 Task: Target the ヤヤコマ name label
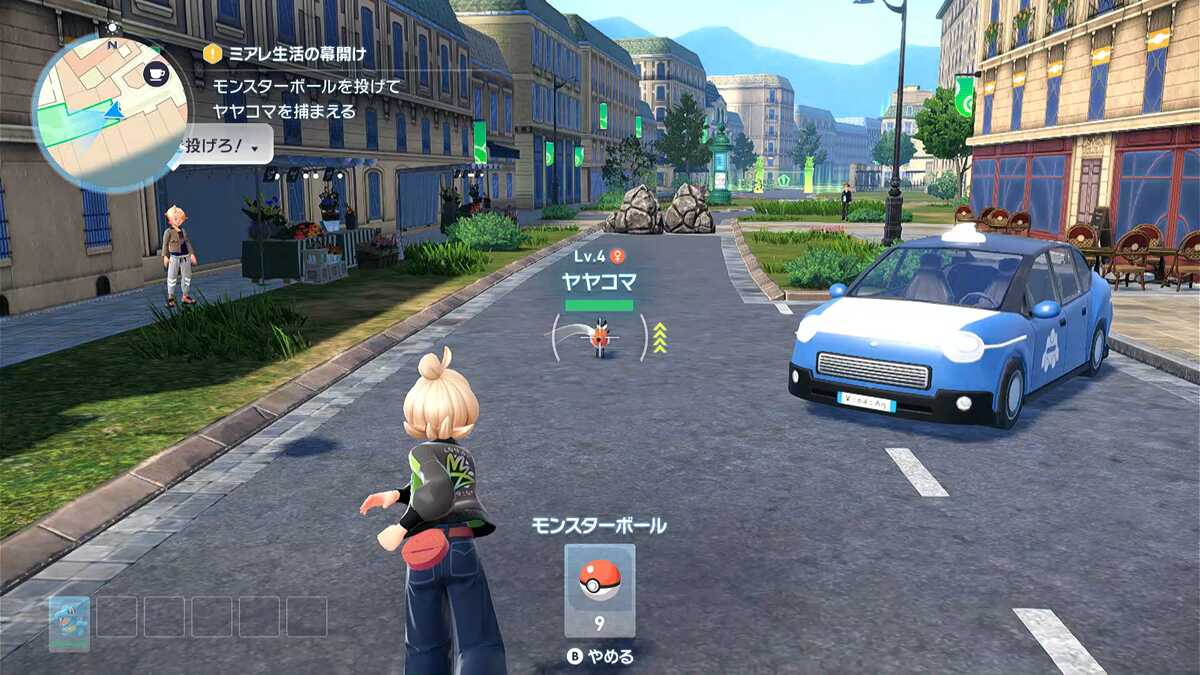598,281
